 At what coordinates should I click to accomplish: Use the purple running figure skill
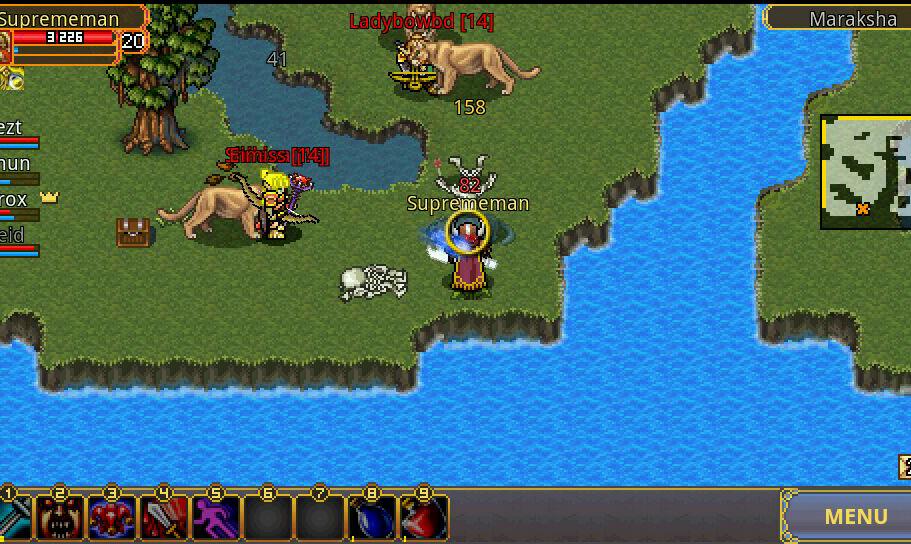click(216, 518)
